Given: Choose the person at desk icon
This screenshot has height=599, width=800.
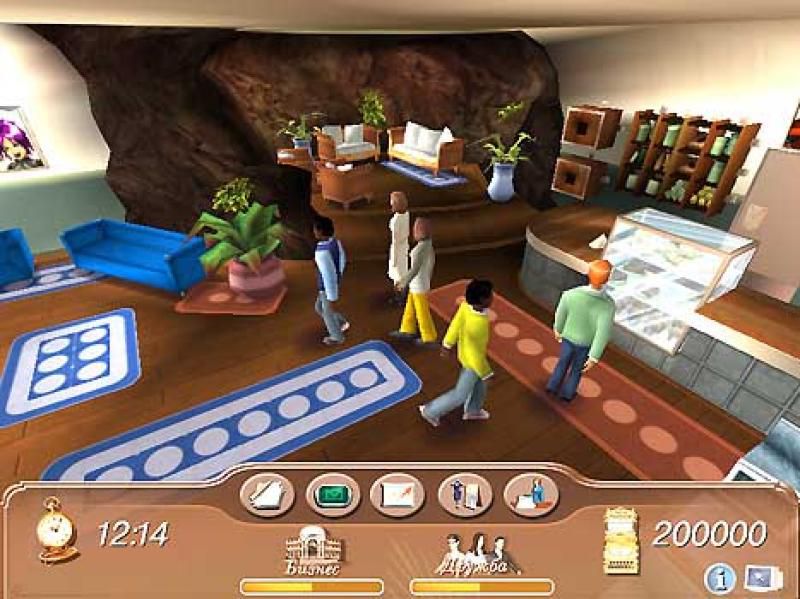Looking at the screenshot, I should [531, 495].
